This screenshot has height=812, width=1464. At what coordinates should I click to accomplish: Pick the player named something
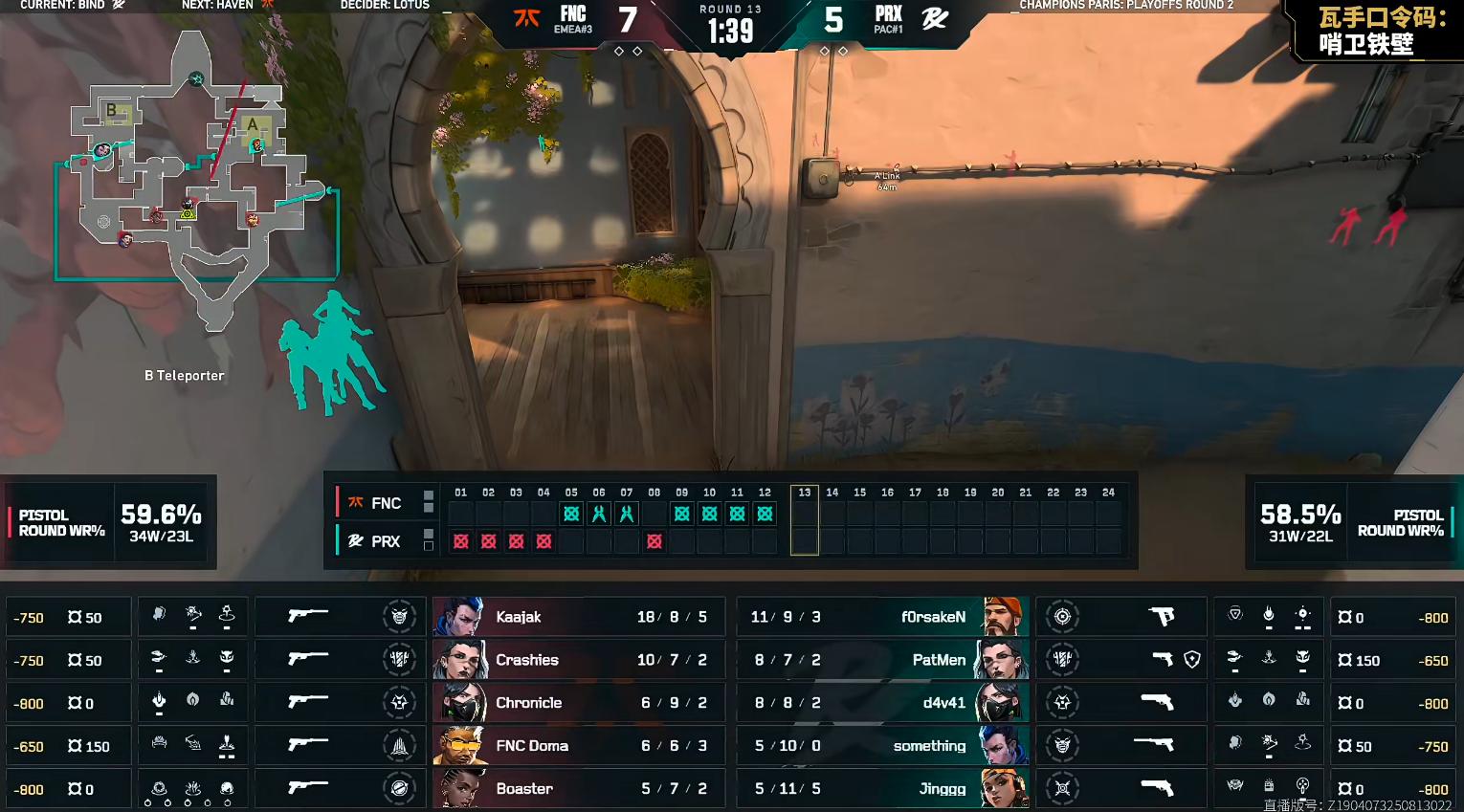tap(882, 746)
